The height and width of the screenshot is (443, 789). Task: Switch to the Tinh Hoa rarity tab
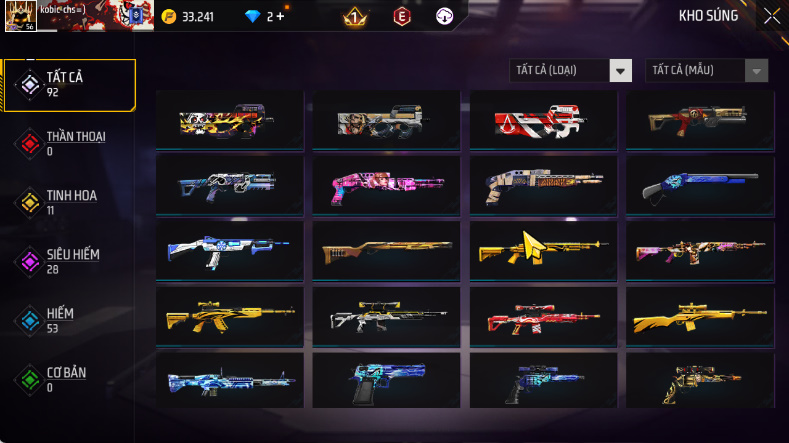[69, 202]
